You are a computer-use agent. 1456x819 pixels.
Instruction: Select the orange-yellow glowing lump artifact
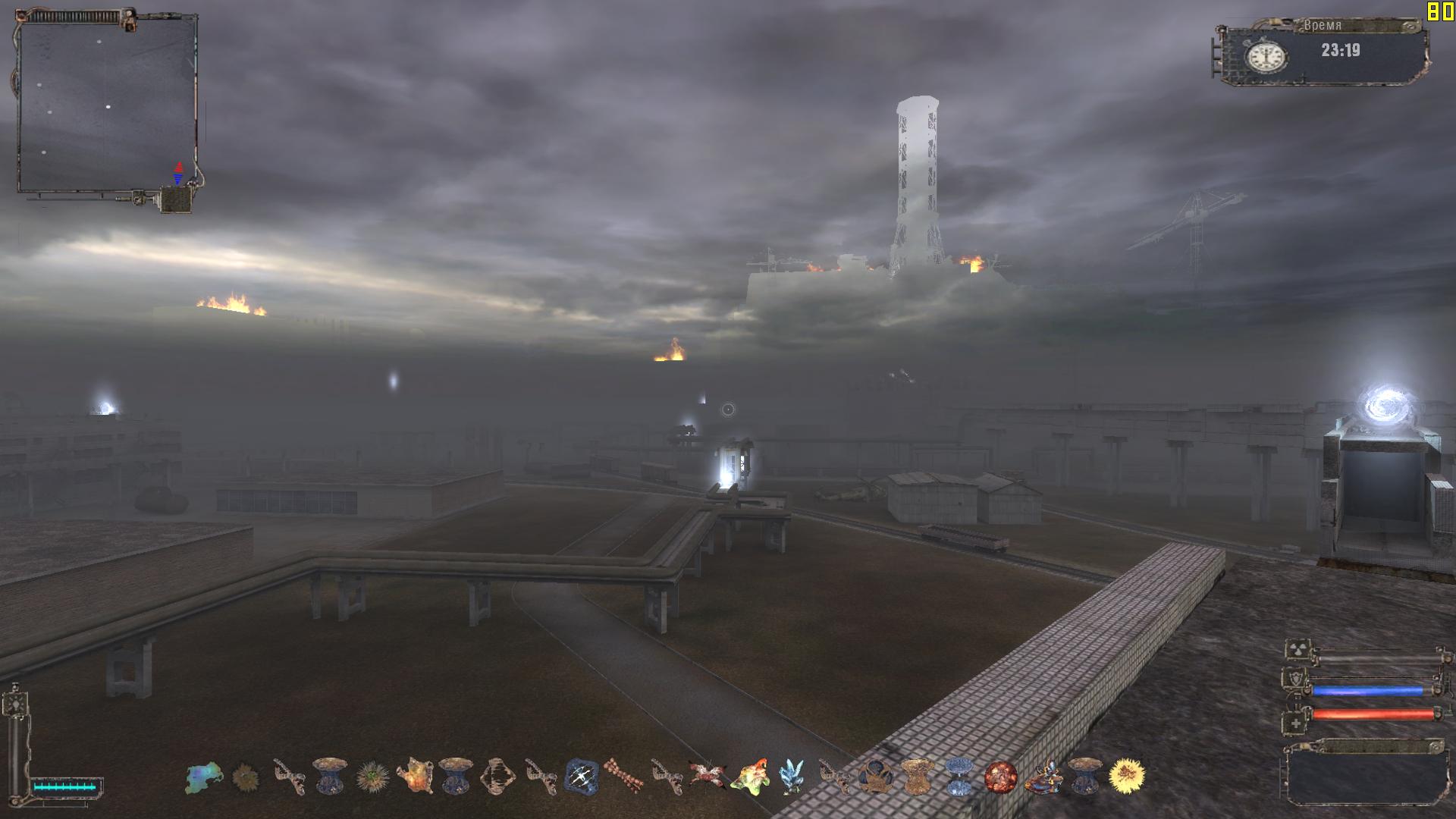pos(414,777)
